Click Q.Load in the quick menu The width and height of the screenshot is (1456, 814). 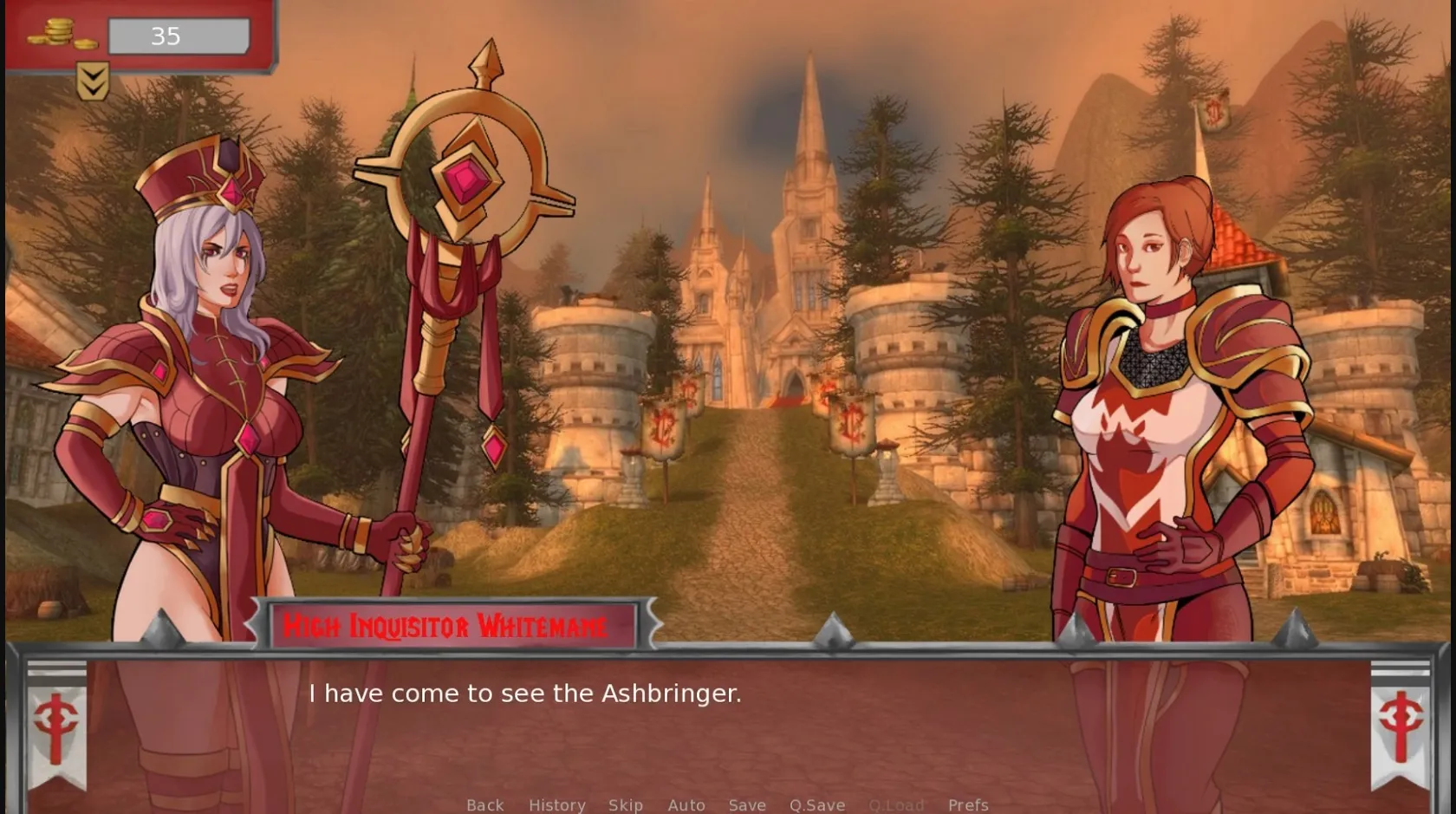tap(897, 804)
